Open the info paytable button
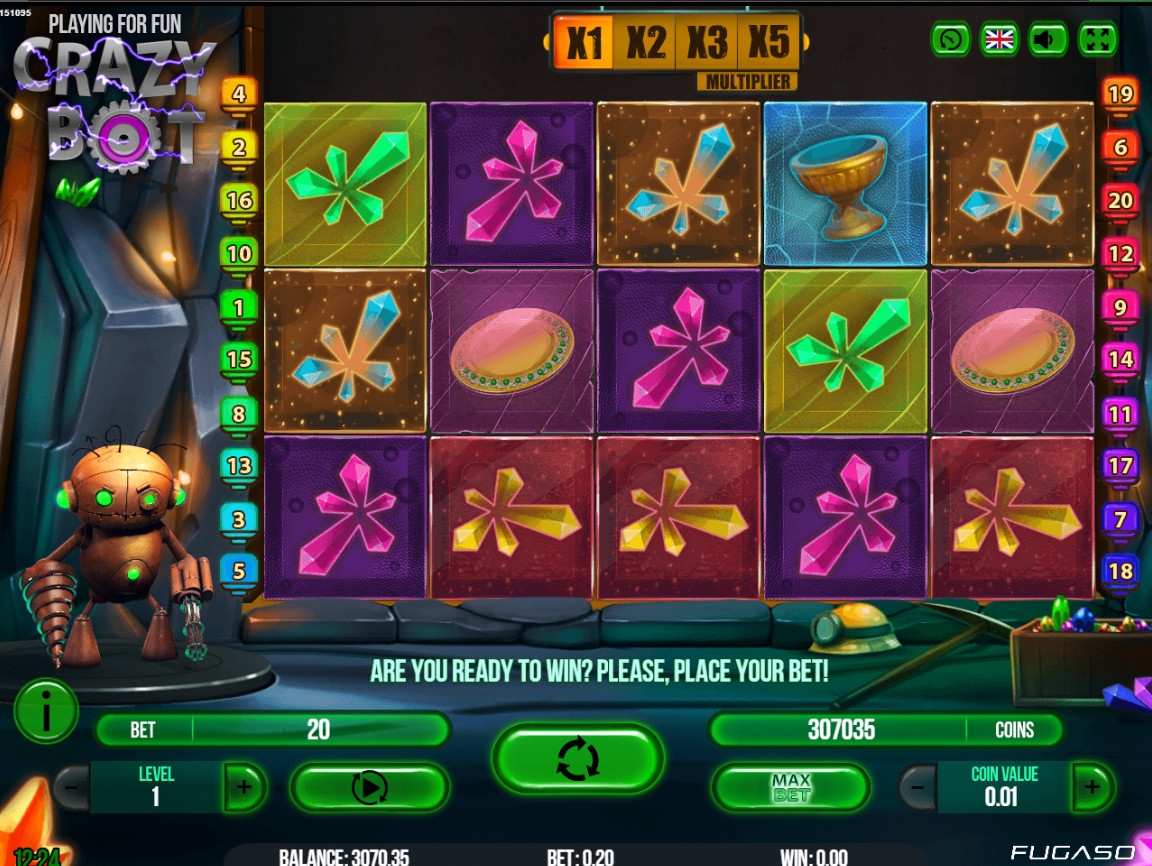This screenshot has width=1152, height=866. tap(46, 710)
